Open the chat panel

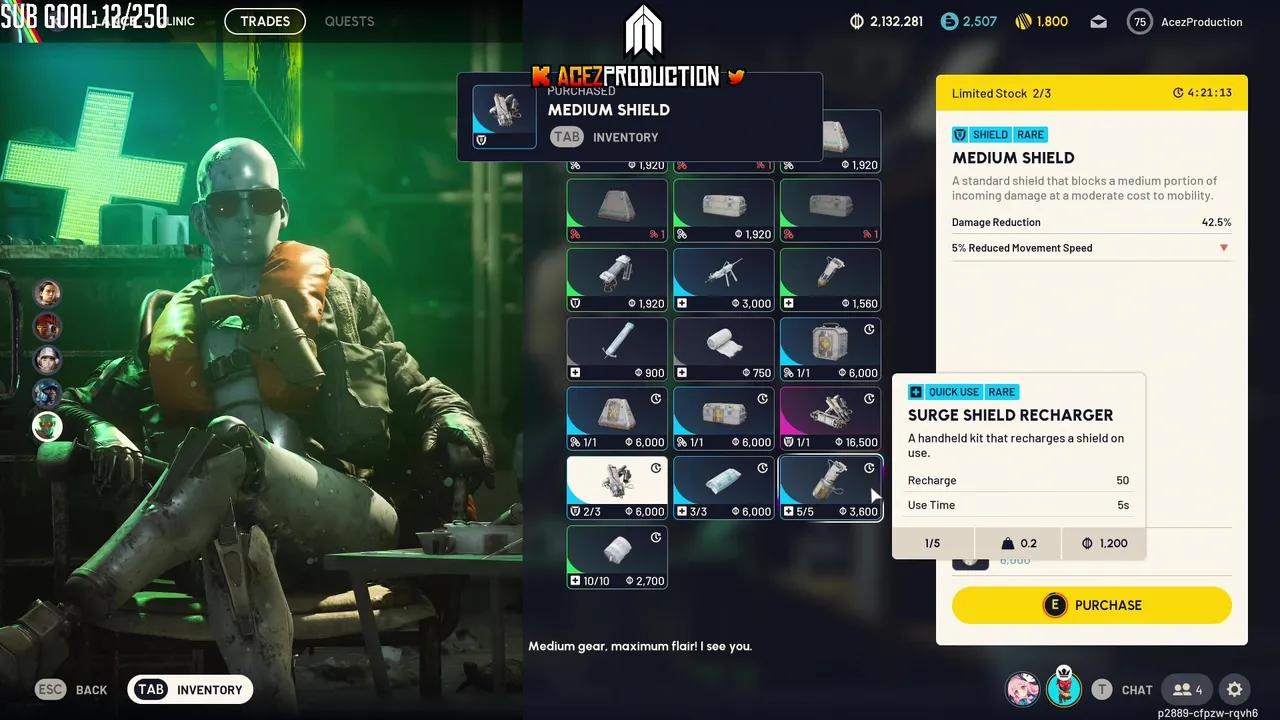click(x=1121, y=689)
